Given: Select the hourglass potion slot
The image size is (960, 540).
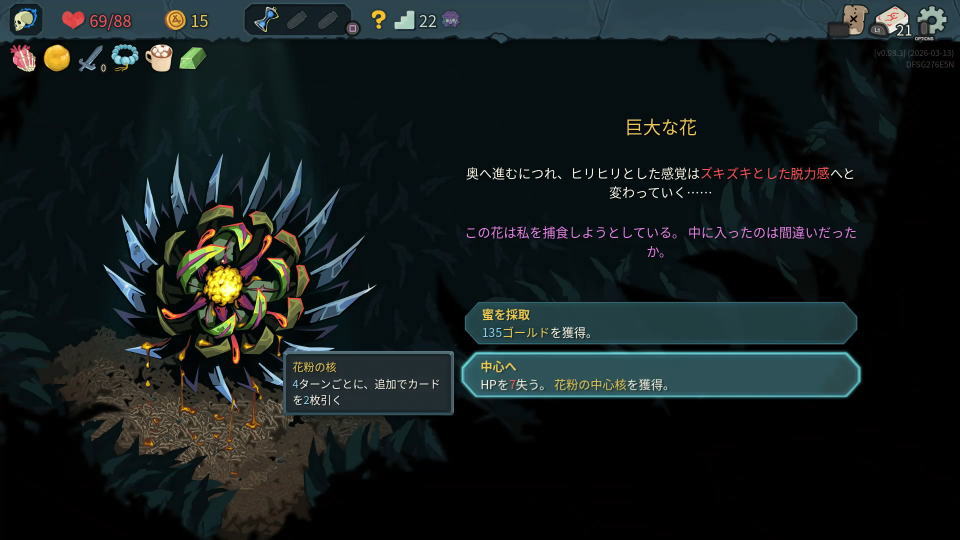Looking at the screenshot, I should pos(265,20).
